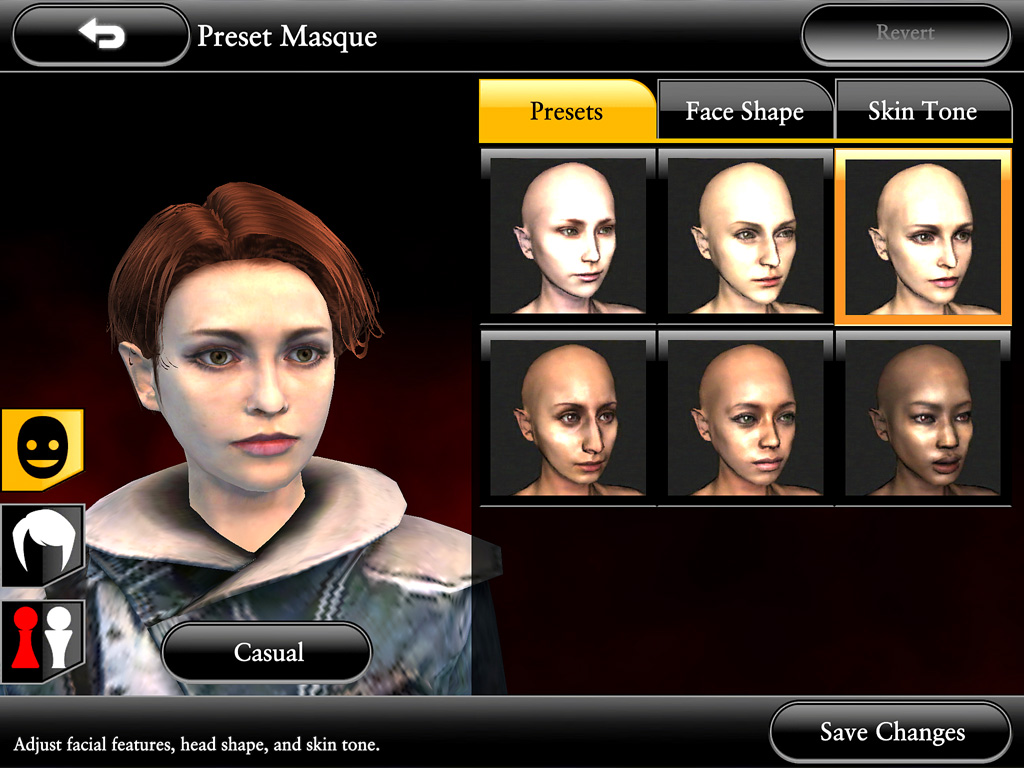
Task: Open the Face Shape tab
Action: (x=744, y=112)
